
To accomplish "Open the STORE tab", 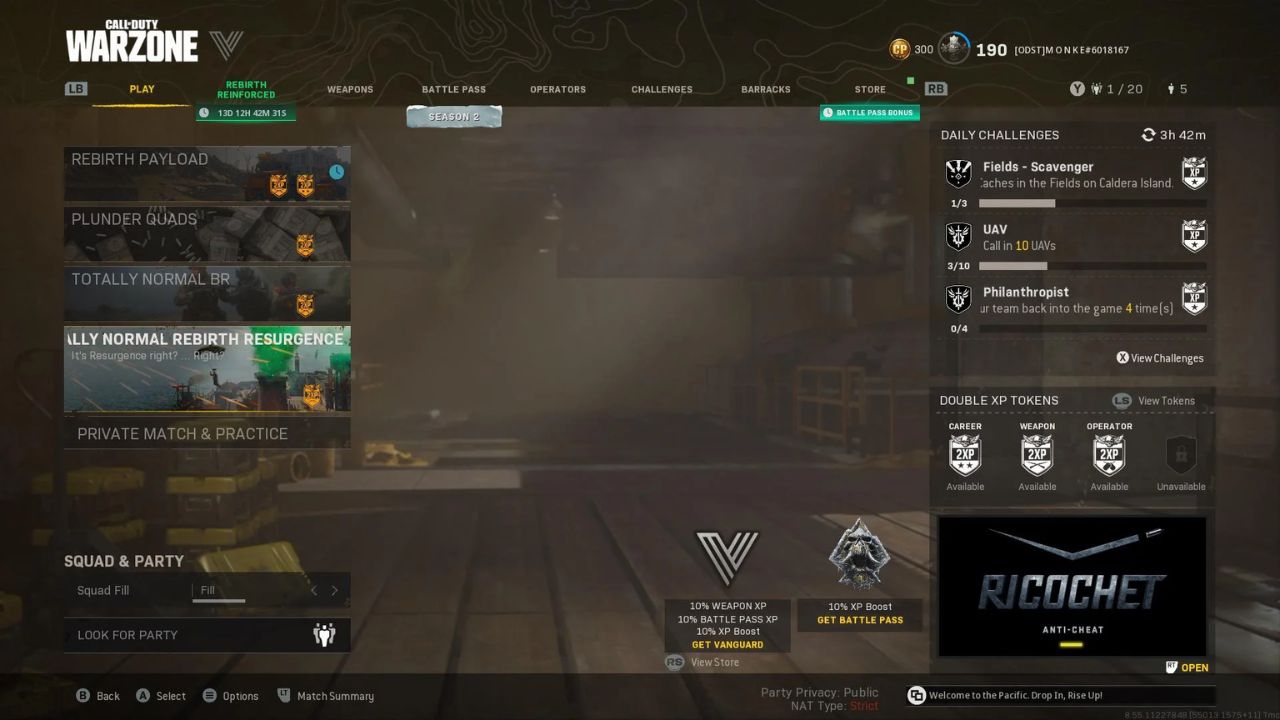I will tap(869, 89).
